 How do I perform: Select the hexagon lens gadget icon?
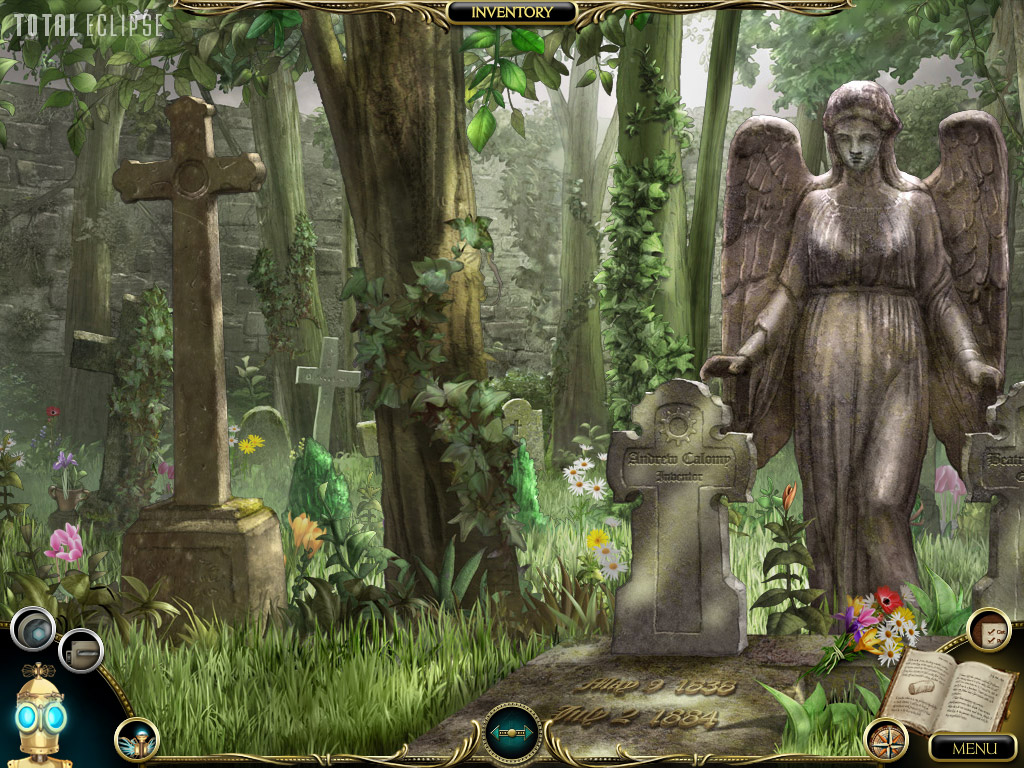pos(33,630)
